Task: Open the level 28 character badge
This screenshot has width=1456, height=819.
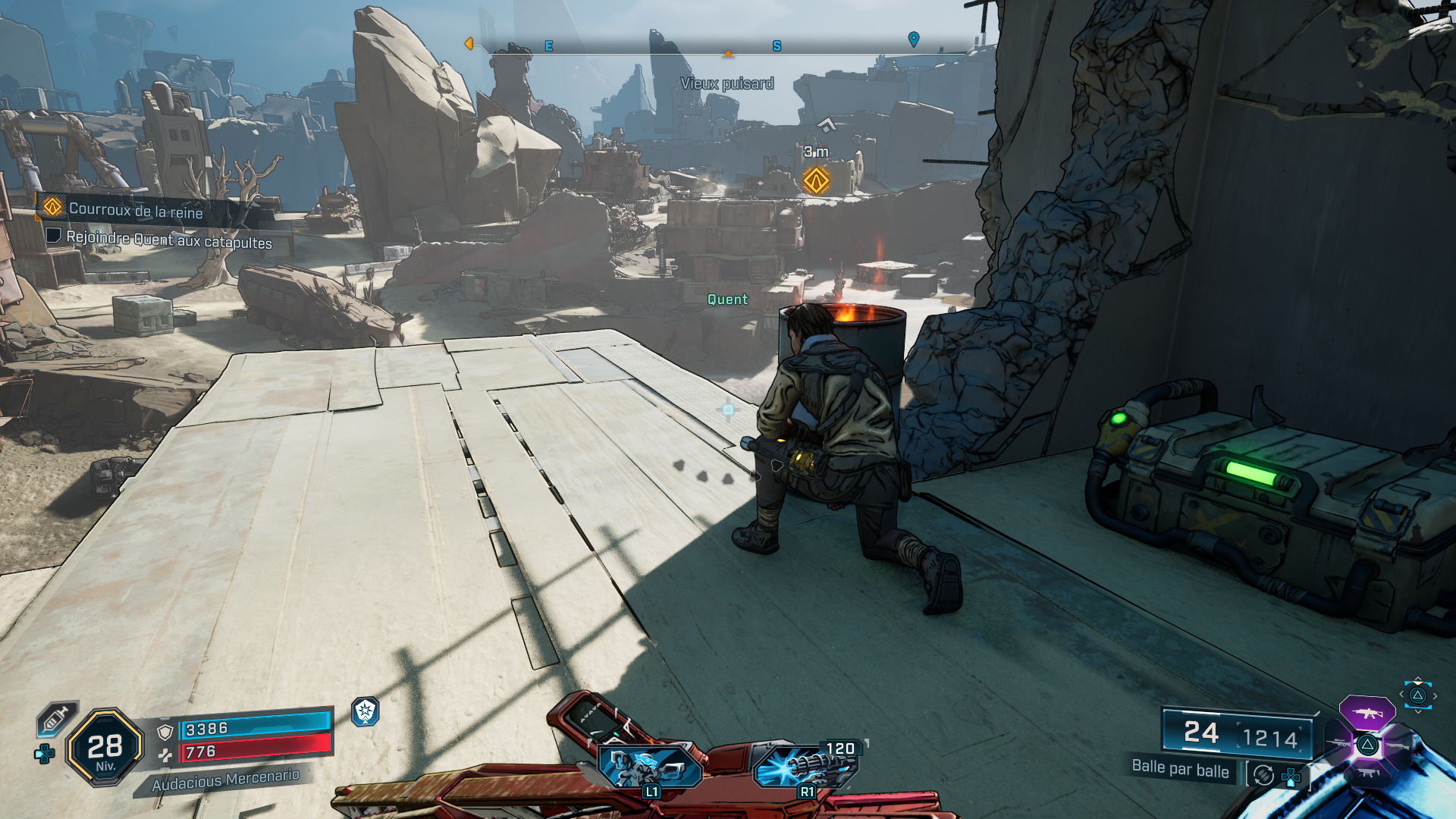Action: click(x=105, y=748)
